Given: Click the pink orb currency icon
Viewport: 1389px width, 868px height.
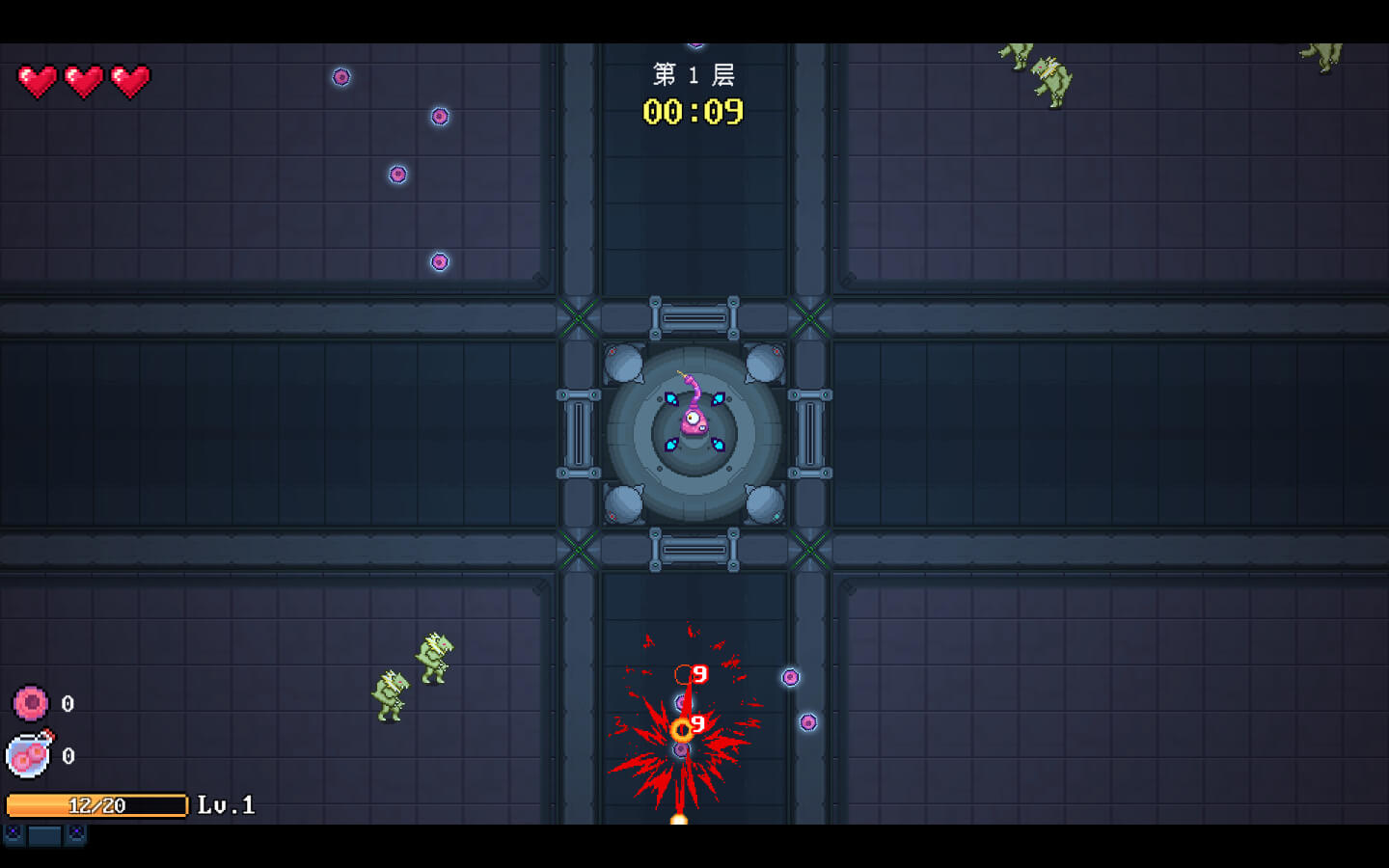Looking at the screenshot, I should (31, 703).
